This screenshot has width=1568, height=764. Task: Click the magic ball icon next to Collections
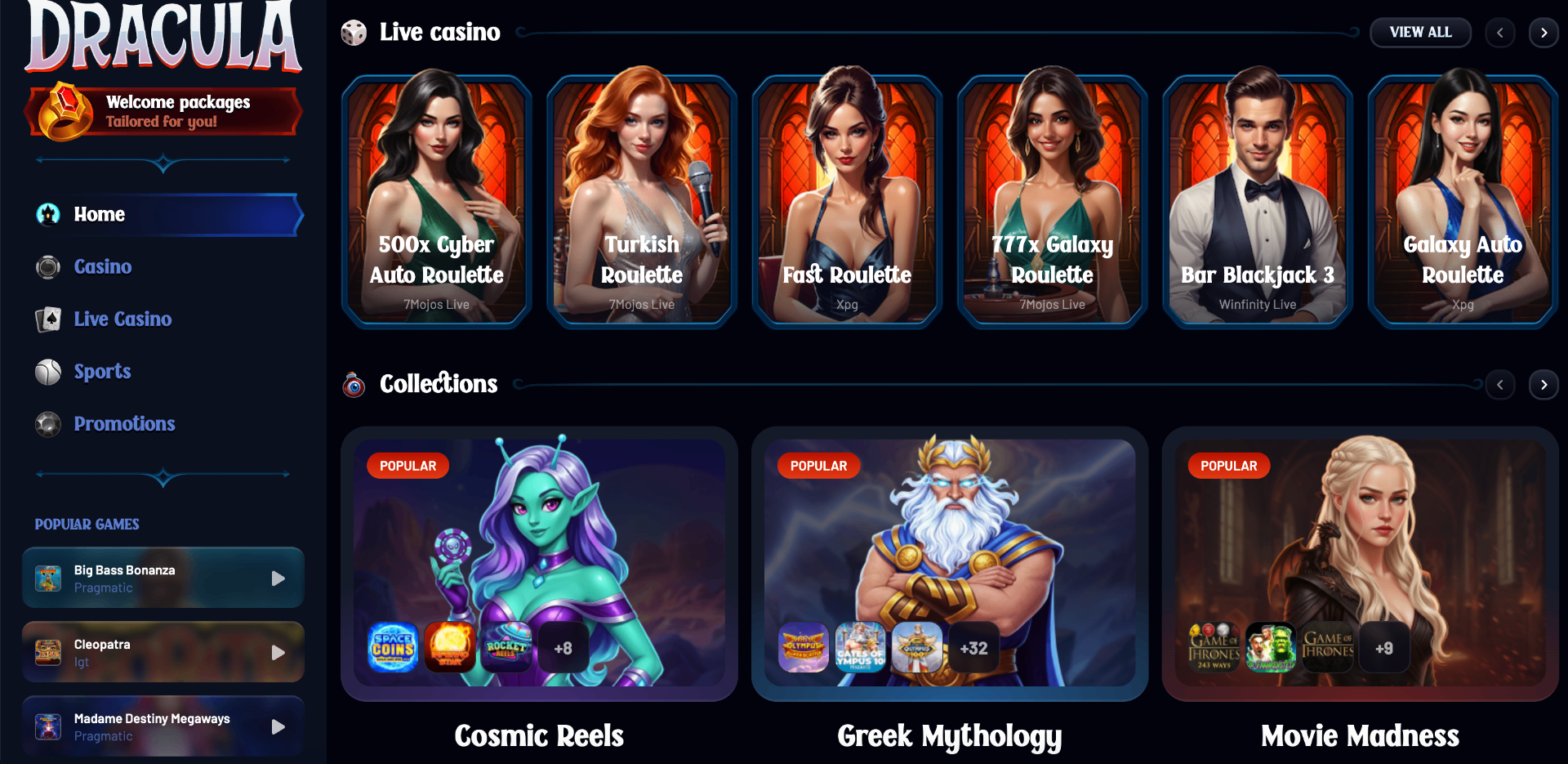point(353,384)
